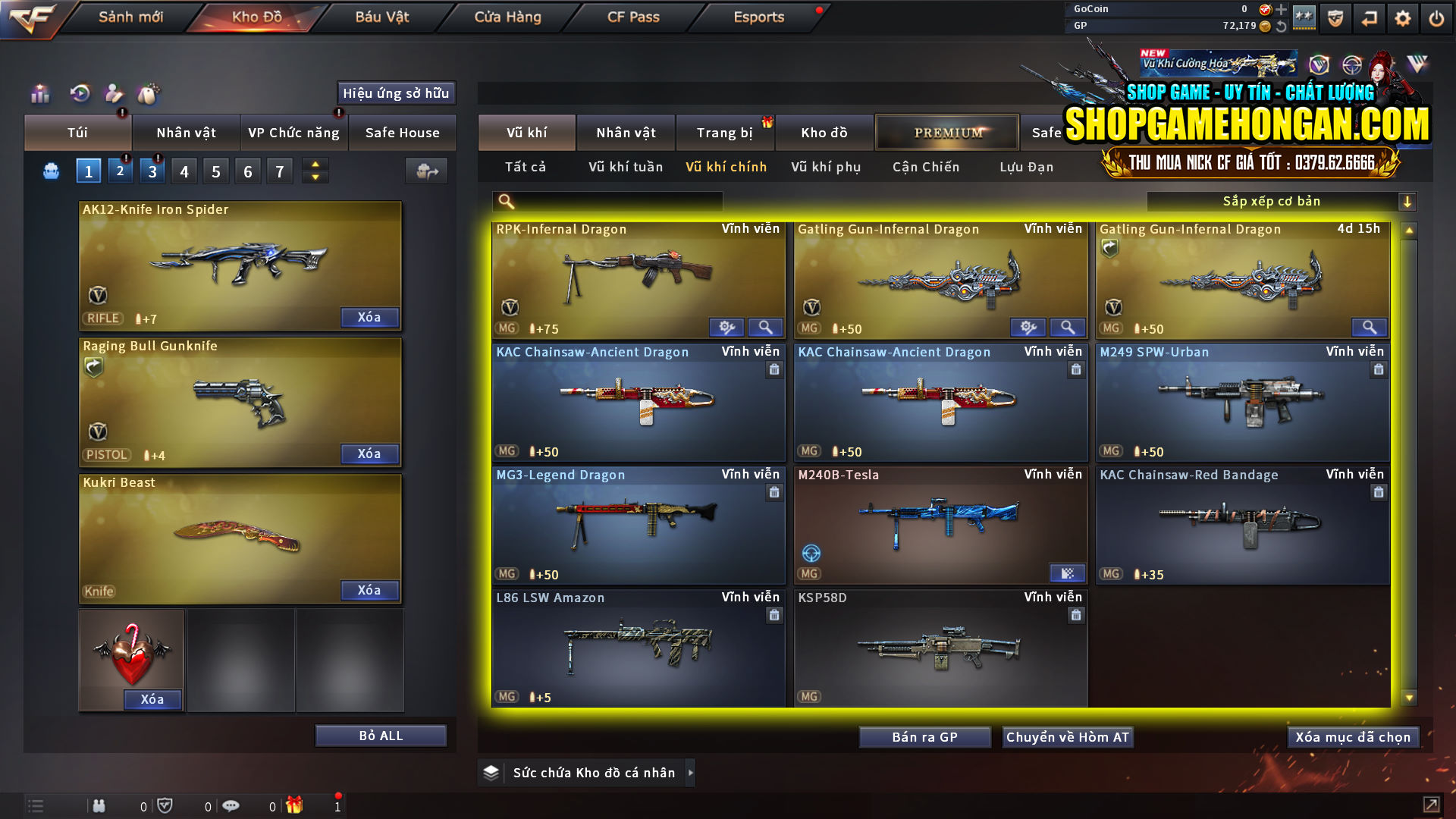Screen dimensions: 1456x819
Task: Click the magnifier preview on RPK-Infernal Dragon
Action: (x=765, y=327)
